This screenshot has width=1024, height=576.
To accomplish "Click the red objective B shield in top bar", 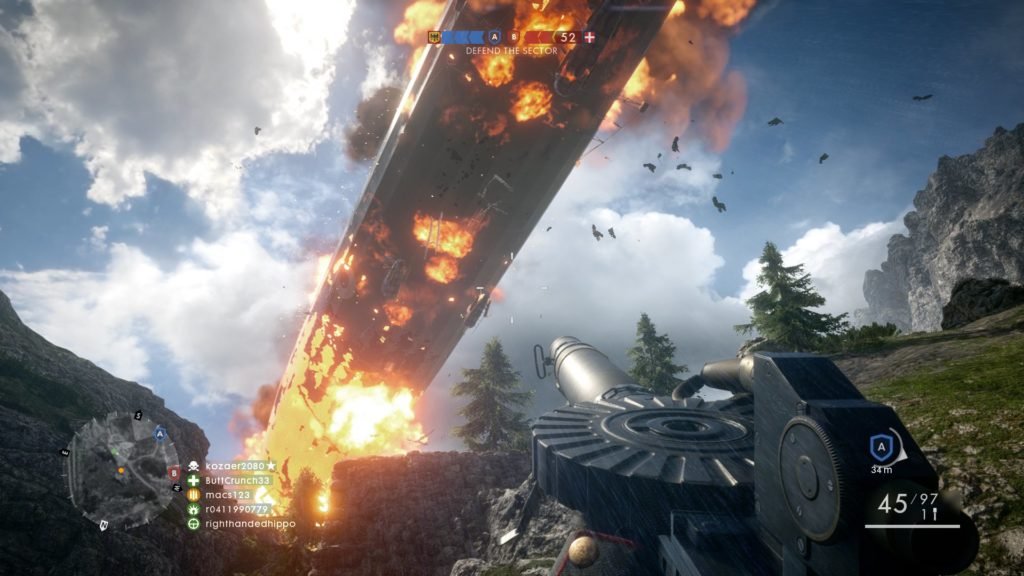I will point(516,37).
